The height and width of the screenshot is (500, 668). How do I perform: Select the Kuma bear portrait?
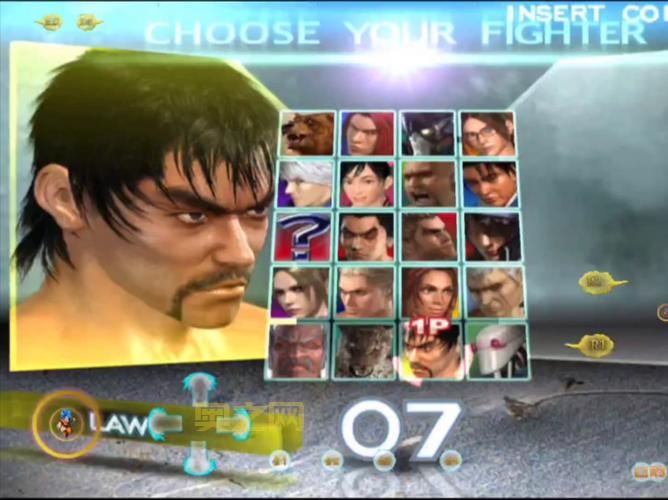pyautogui.click(x=306, y=132)
